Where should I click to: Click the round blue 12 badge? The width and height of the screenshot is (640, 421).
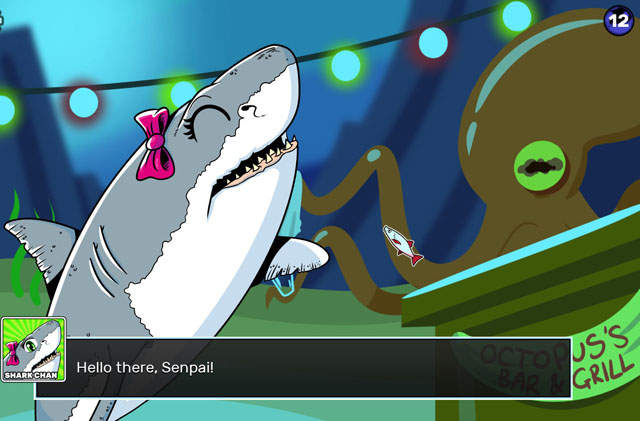[619, 19]
